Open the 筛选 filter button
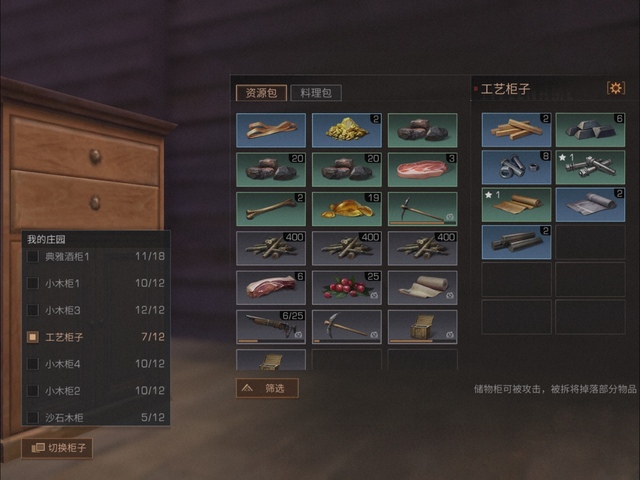This screenshot has height=480, width=640. tap(267, 388)
